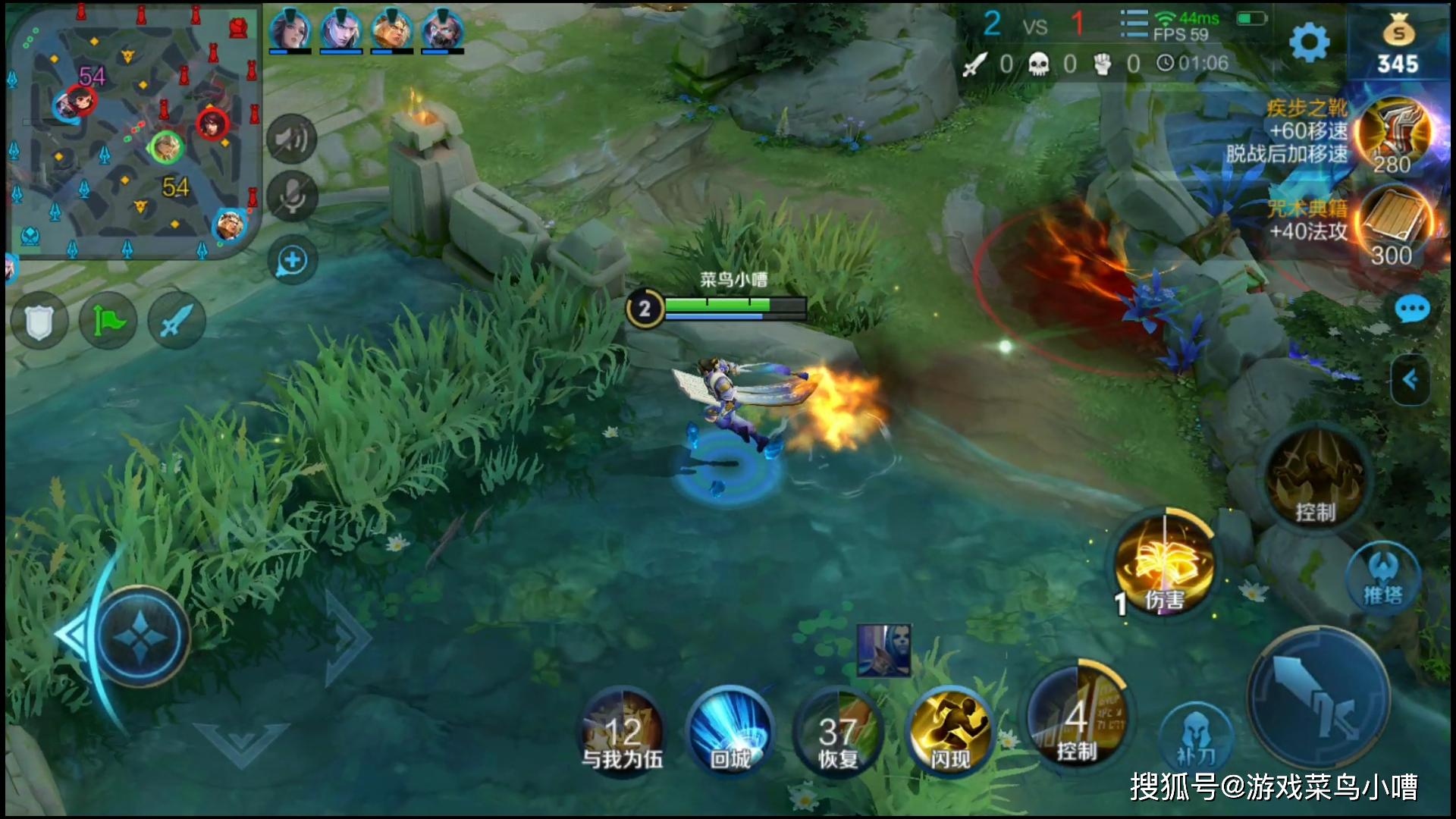Open the gold shop showing 345
Viewport: 1456px width, 819px height.
click(1398, 47)
